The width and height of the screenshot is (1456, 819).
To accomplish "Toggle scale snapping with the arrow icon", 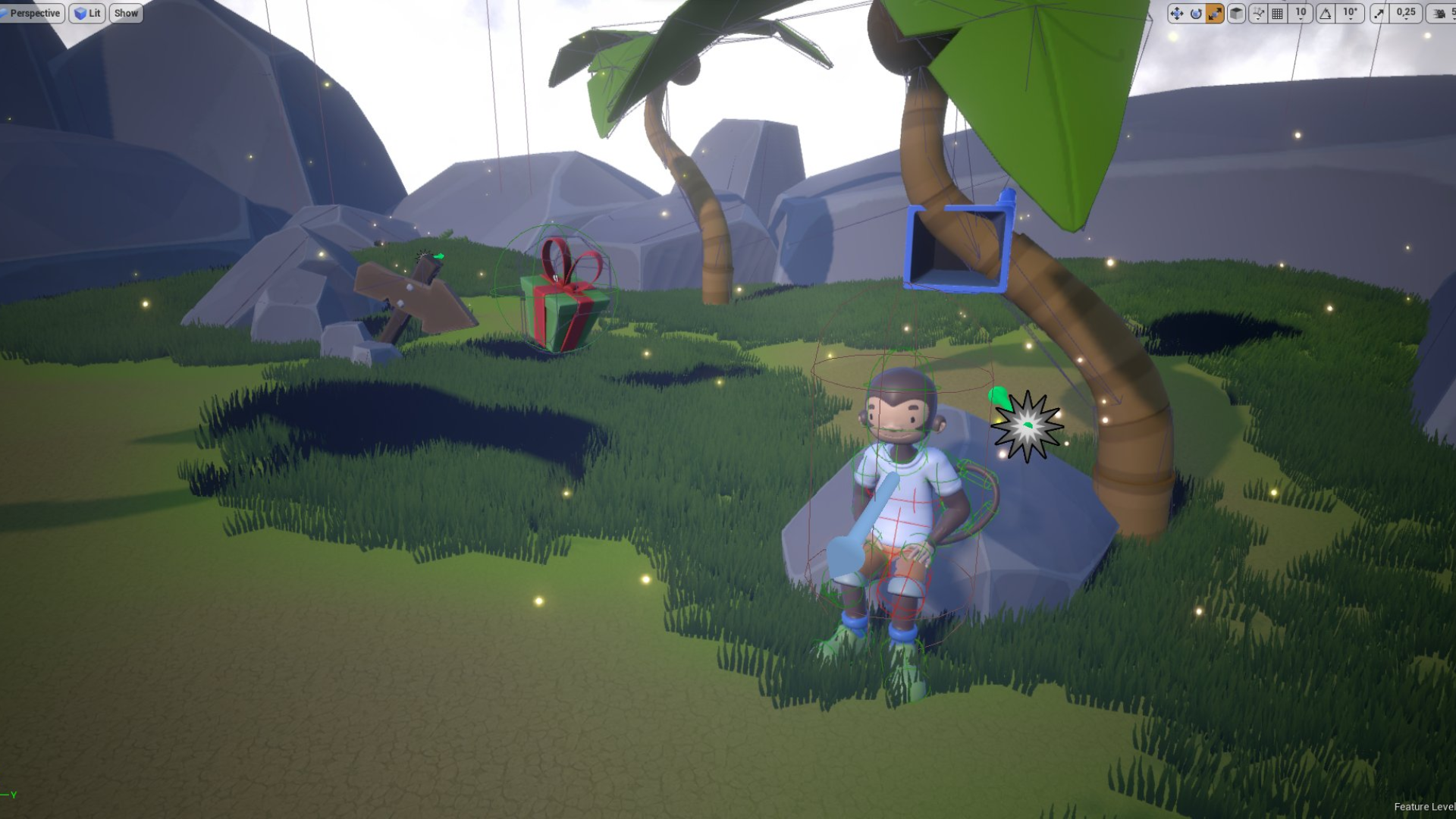I will (1379, 13).
